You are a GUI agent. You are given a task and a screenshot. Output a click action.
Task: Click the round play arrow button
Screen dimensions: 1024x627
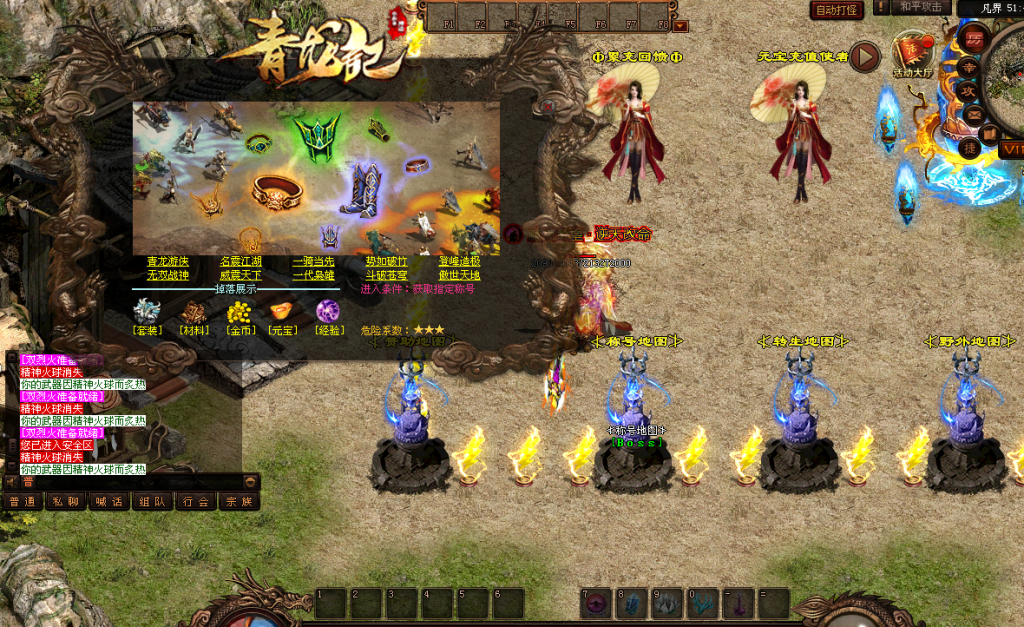[866, 56]
